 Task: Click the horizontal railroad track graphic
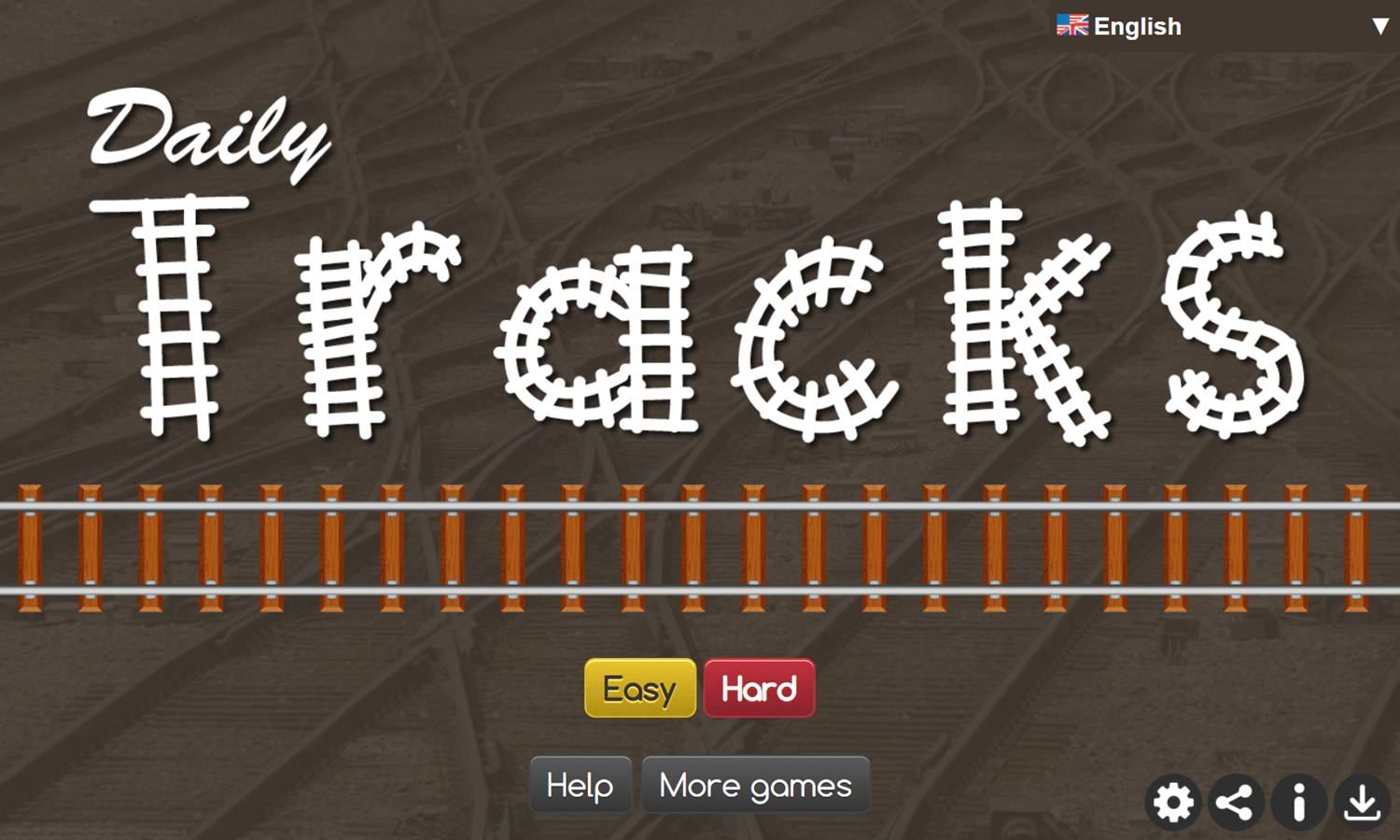[700, 551]
